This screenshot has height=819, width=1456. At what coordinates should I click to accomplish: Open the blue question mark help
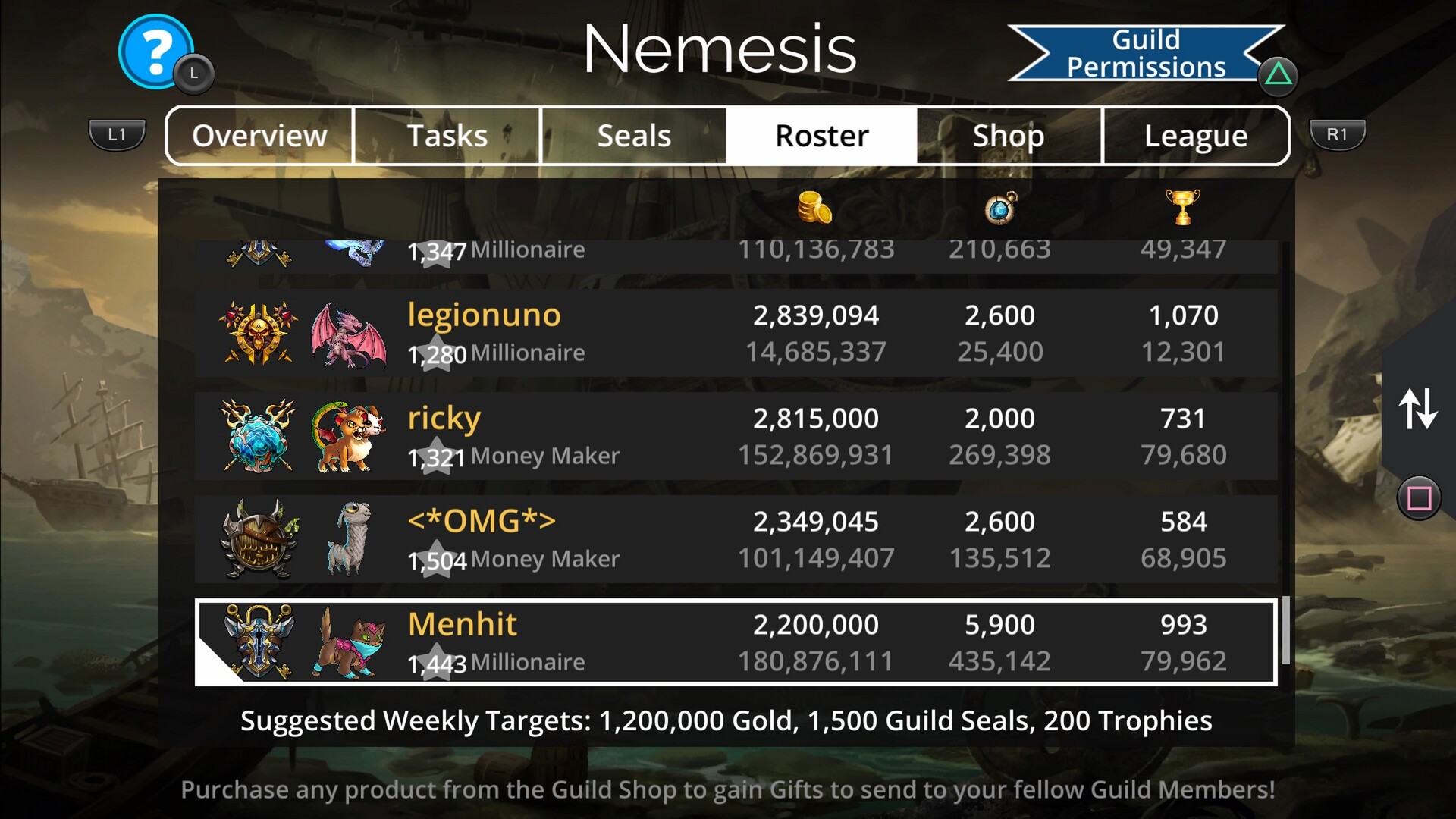point(156,52)
